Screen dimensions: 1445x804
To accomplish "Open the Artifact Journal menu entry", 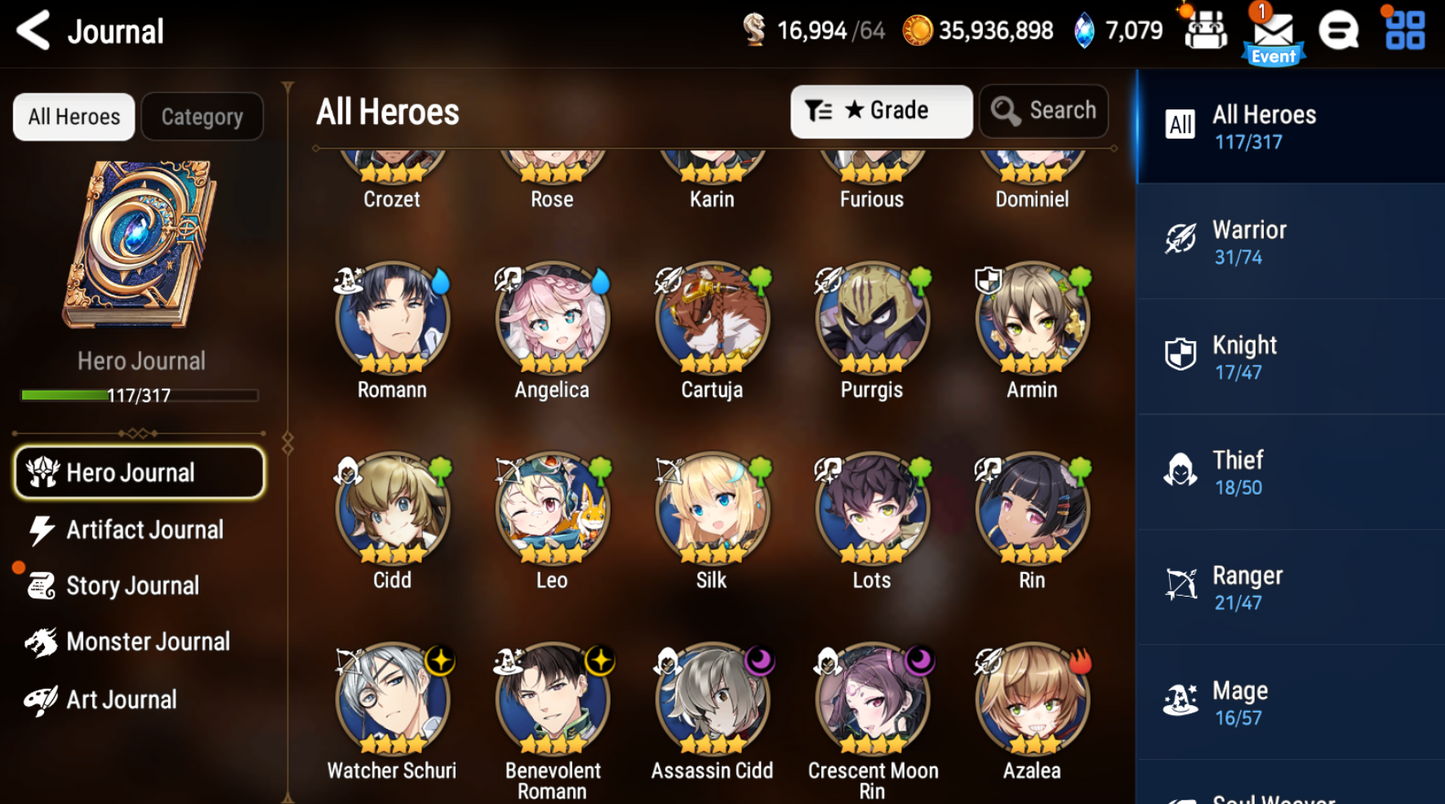I will point(145,530).
